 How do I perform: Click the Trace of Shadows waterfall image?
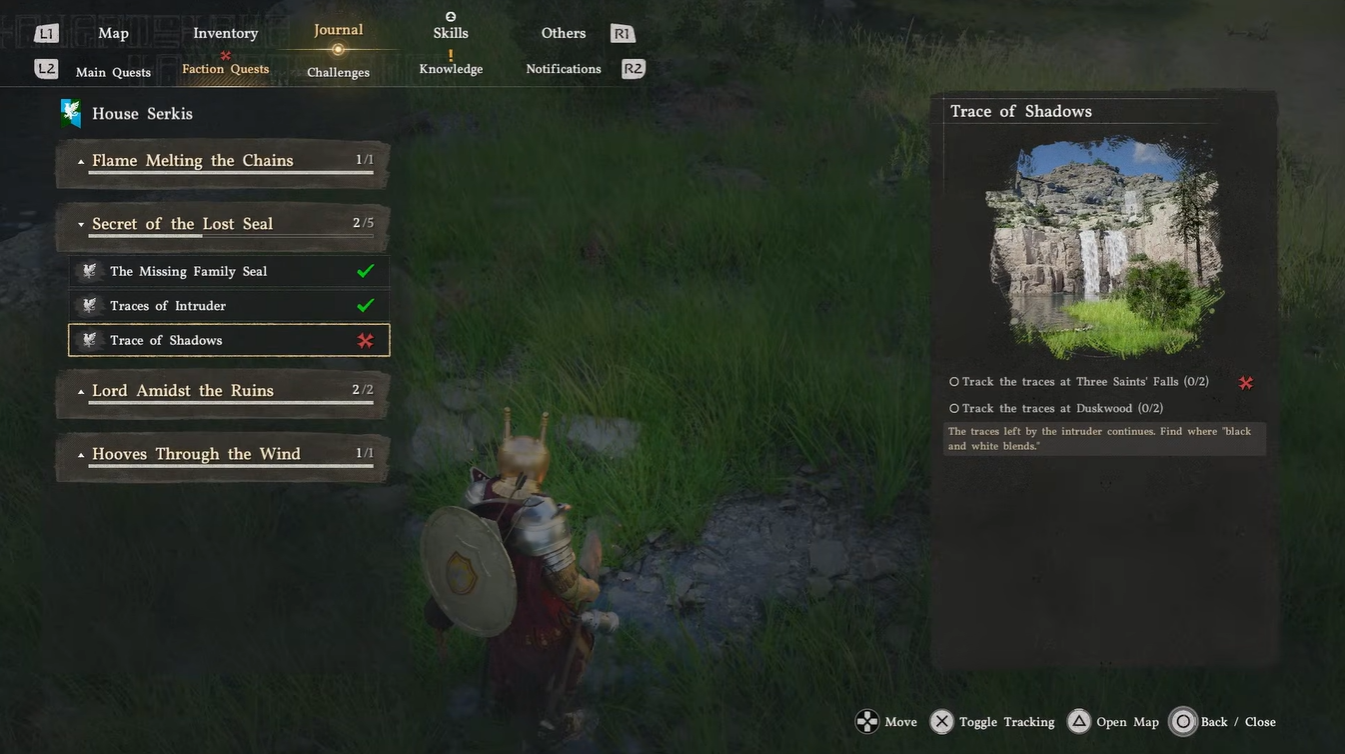pos(1104,246)
